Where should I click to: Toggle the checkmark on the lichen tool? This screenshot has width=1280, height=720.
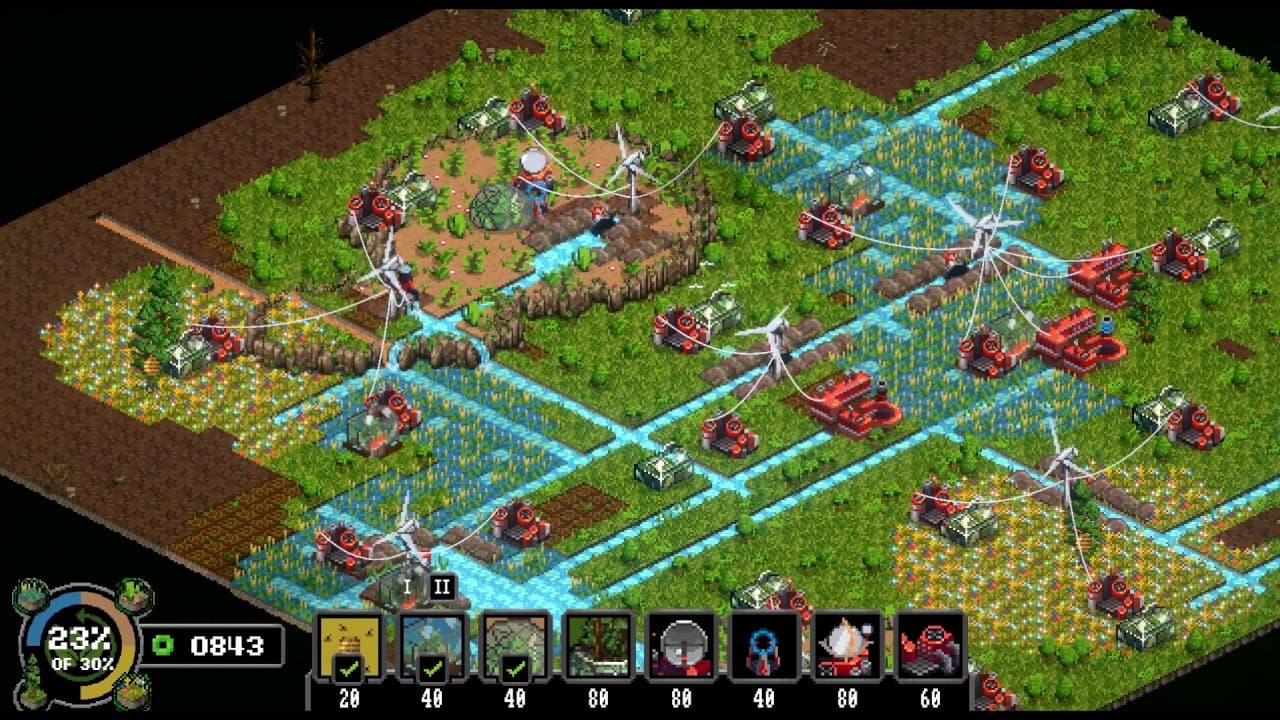[513, 668]
